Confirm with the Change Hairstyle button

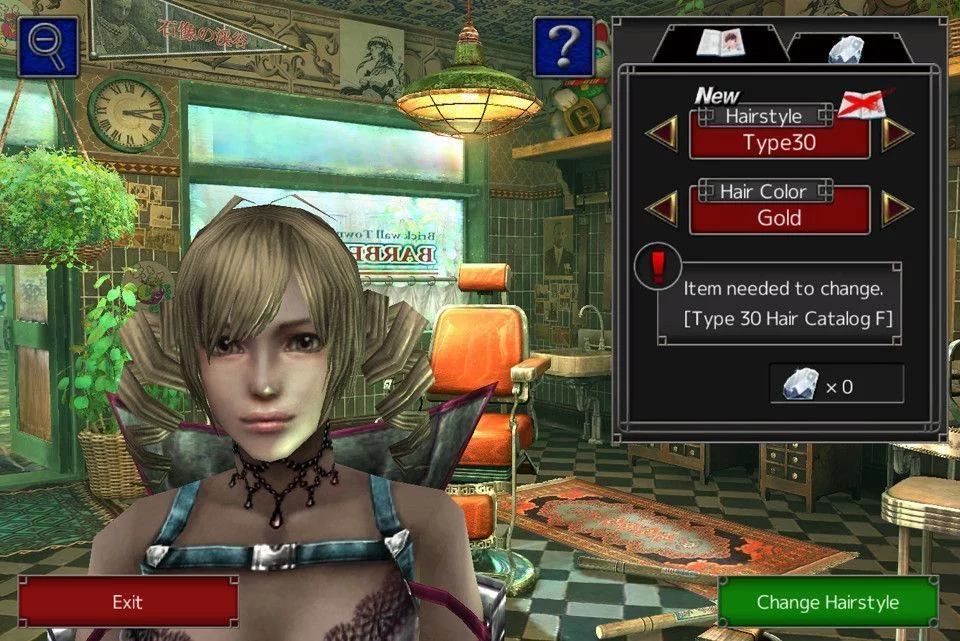(x=827, y=602)
